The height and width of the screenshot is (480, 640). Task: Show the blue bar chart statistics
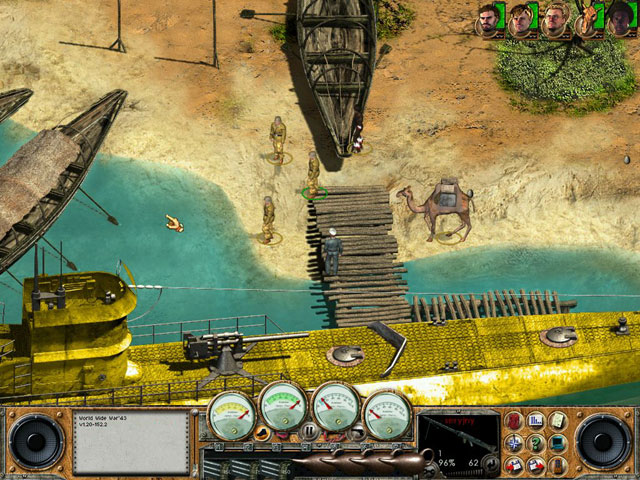click(536, 421)
